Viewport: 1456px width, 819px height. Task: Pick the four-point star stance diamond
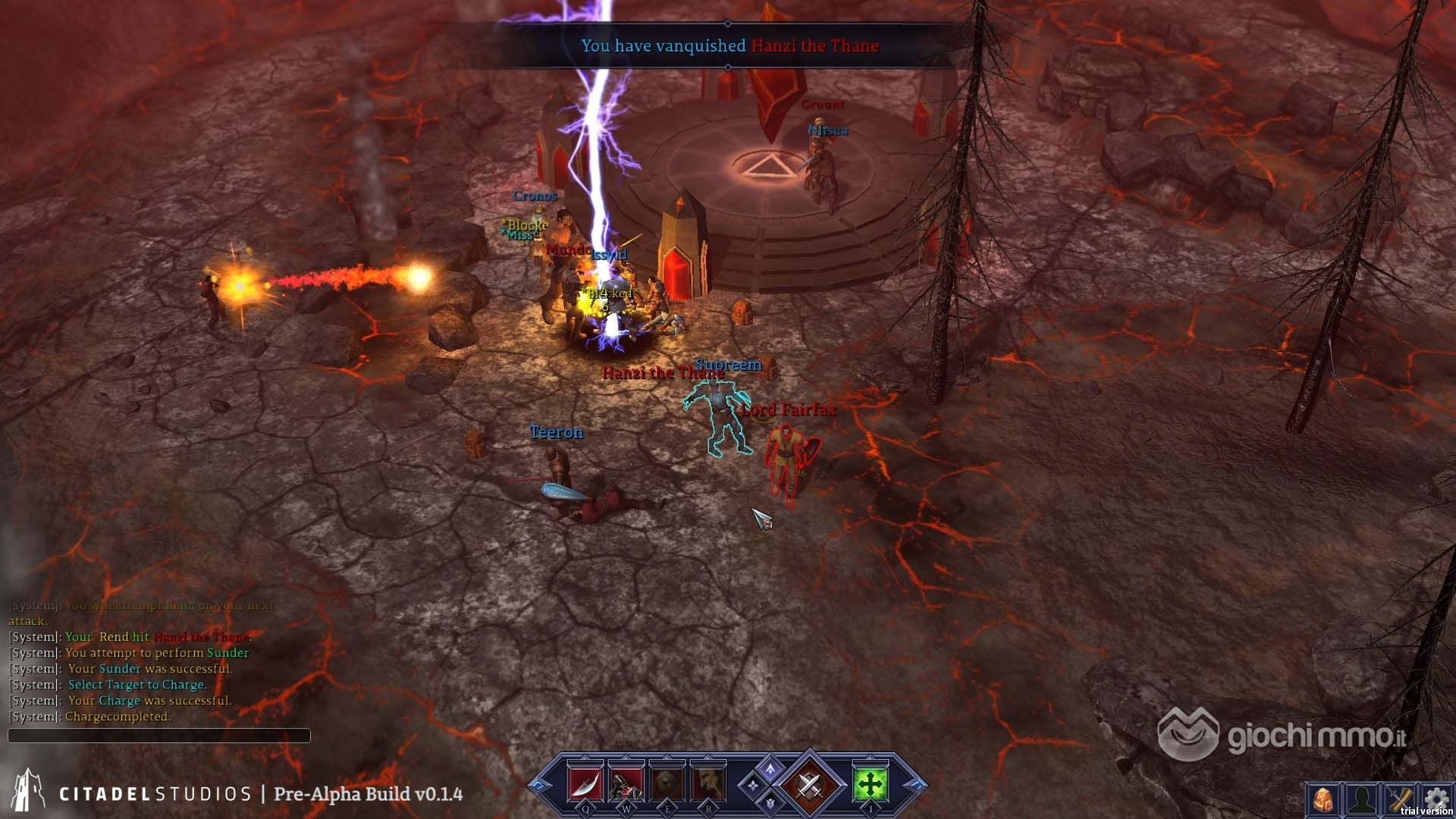[752, 786]
